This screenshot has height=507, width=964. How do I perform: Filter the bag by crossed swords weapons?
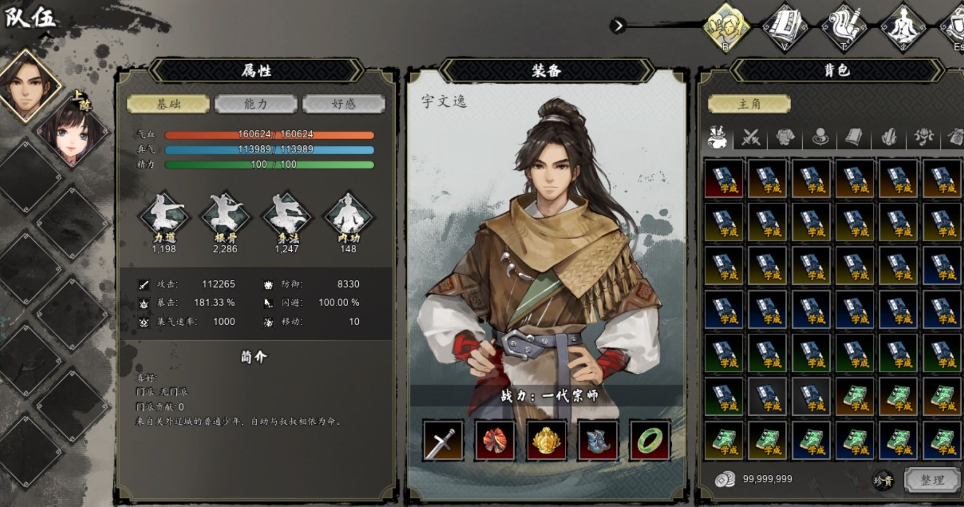point(751,138)
